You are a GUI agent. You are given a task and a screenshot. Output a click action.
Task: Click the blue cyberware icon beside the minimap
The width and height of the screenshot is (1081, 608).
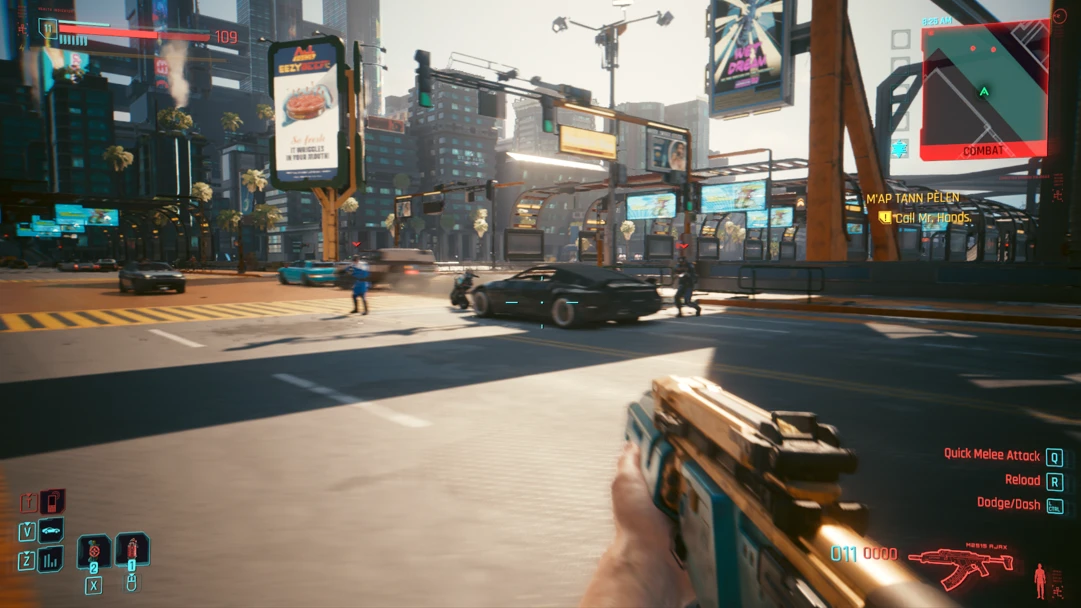pos(900,148)
